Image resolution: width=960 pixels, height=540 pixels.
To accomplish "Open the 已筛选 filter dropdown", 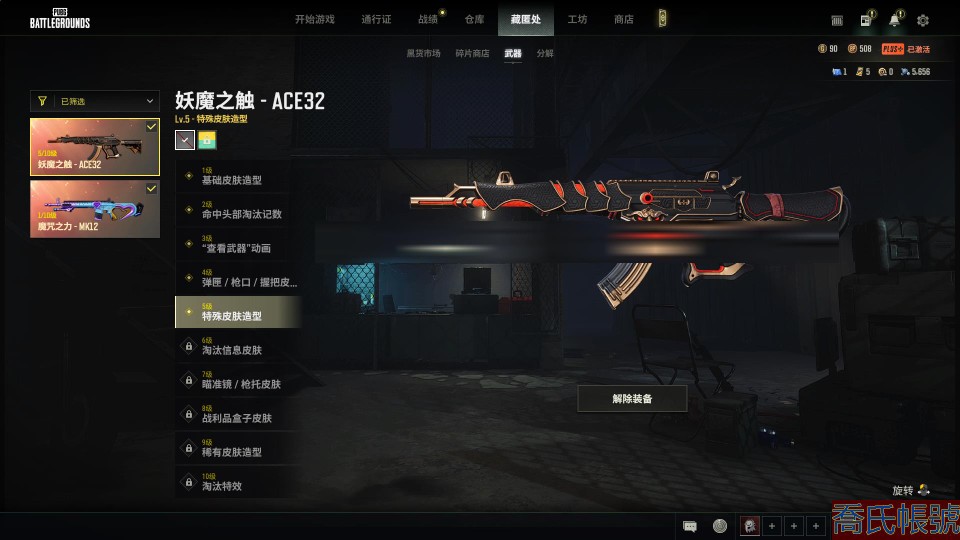I will pos(95,101).
